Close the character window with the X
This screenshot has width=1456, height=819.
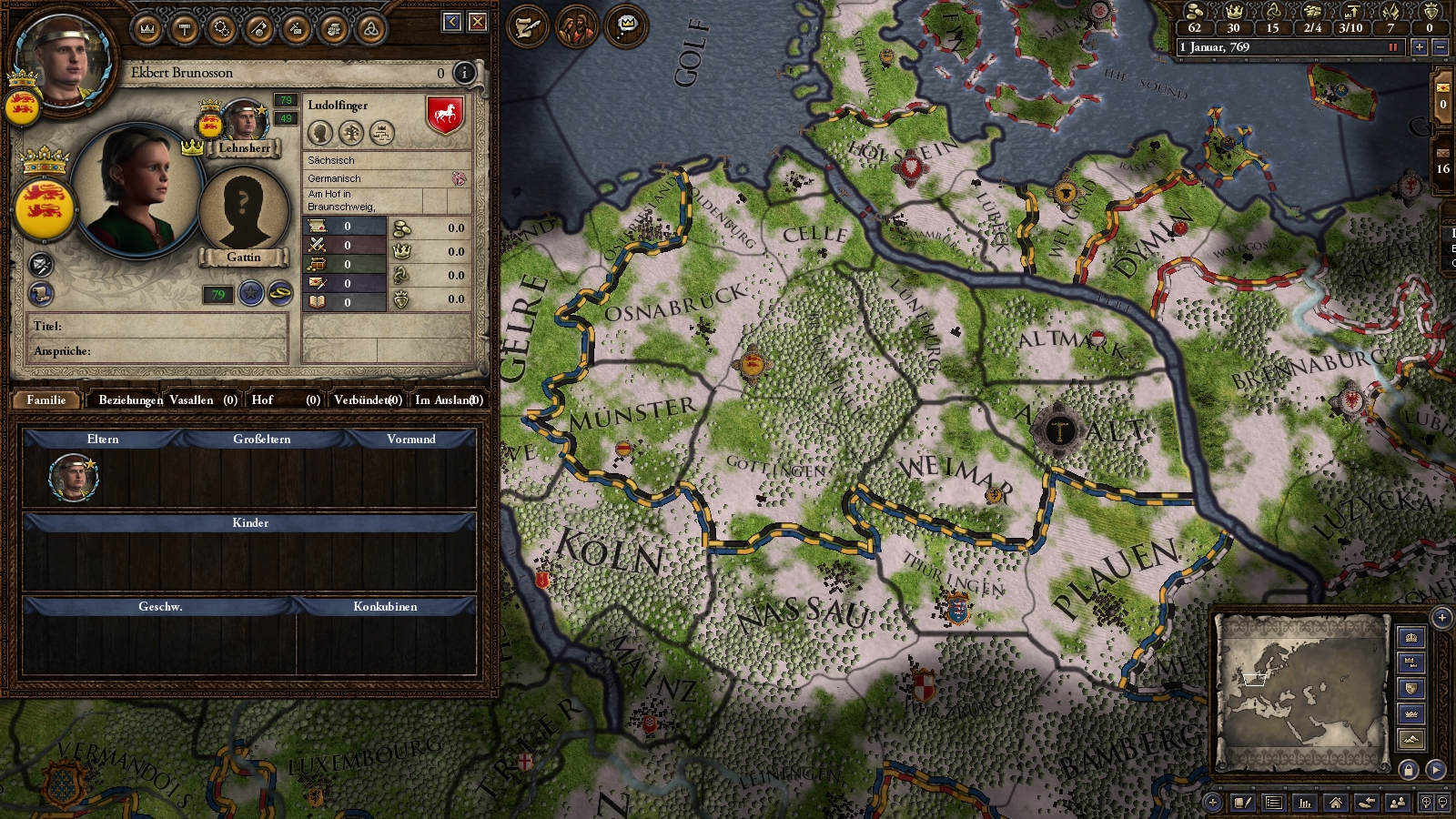coord(478,22)
